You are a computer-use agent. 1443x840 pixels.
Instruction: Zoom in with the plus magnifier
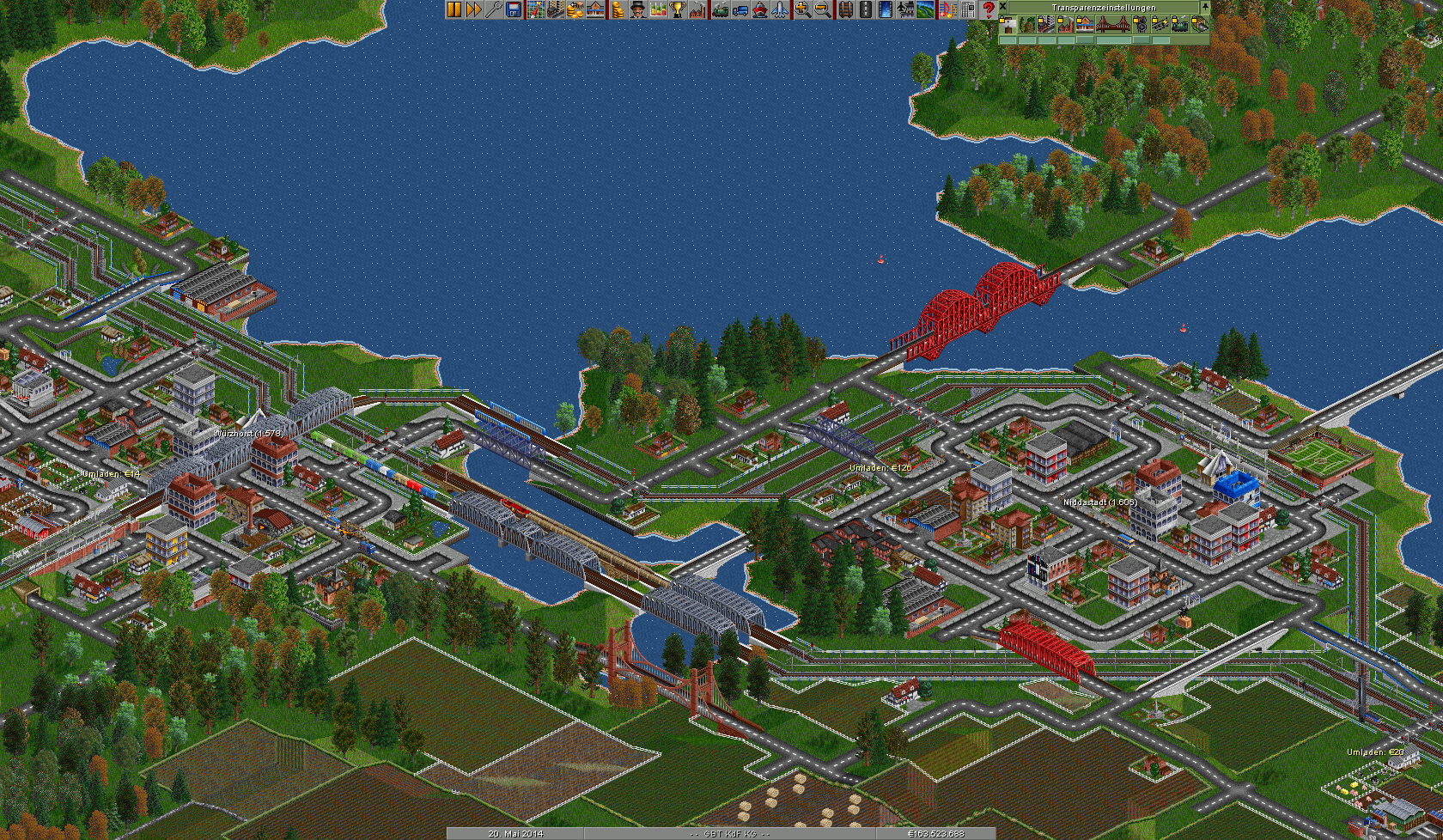(802, 9)
